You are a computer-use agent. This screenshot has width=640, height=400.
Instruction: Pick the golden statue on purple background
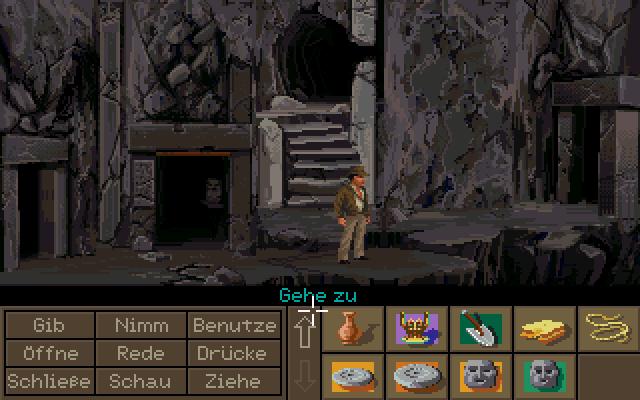point(416,327)
